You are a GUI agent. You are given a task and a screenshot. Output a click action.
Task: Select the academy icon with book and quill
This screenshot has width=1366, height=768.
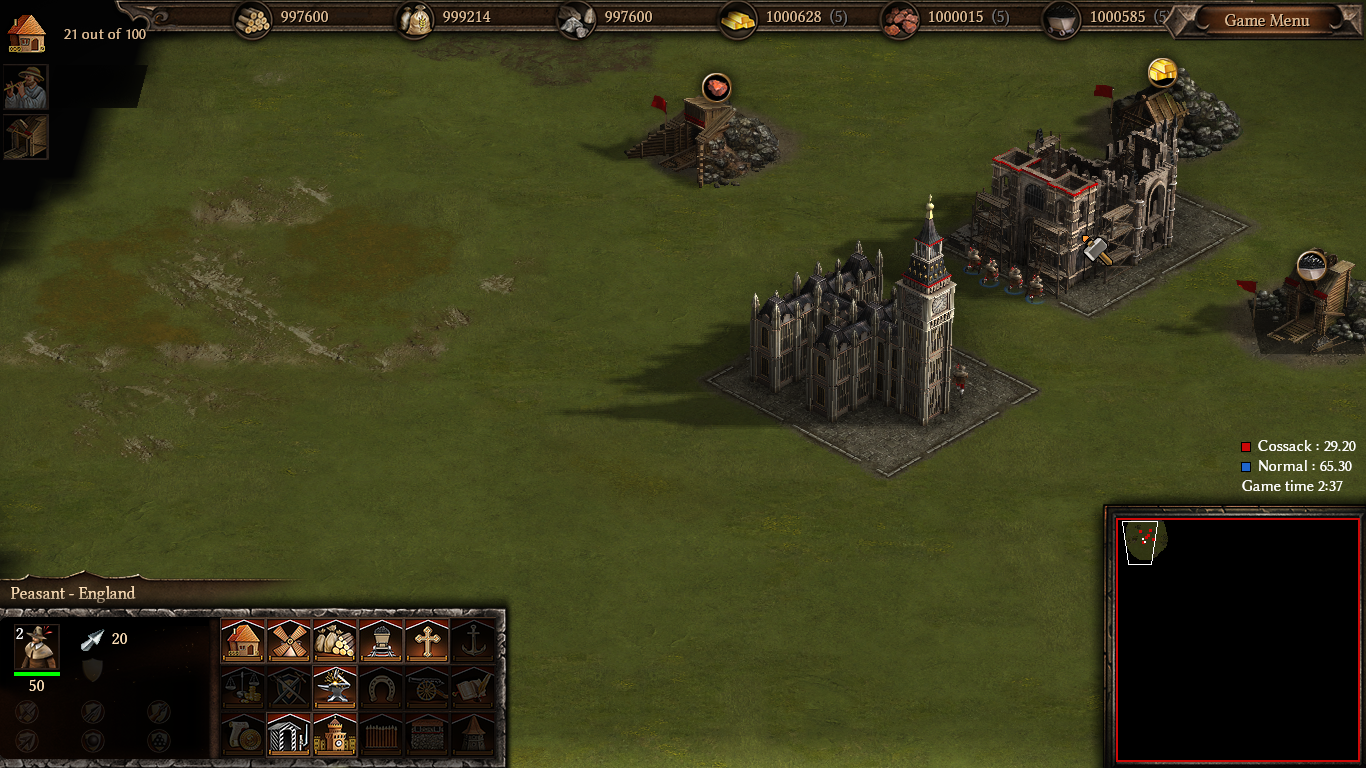[x=473, y=687]
